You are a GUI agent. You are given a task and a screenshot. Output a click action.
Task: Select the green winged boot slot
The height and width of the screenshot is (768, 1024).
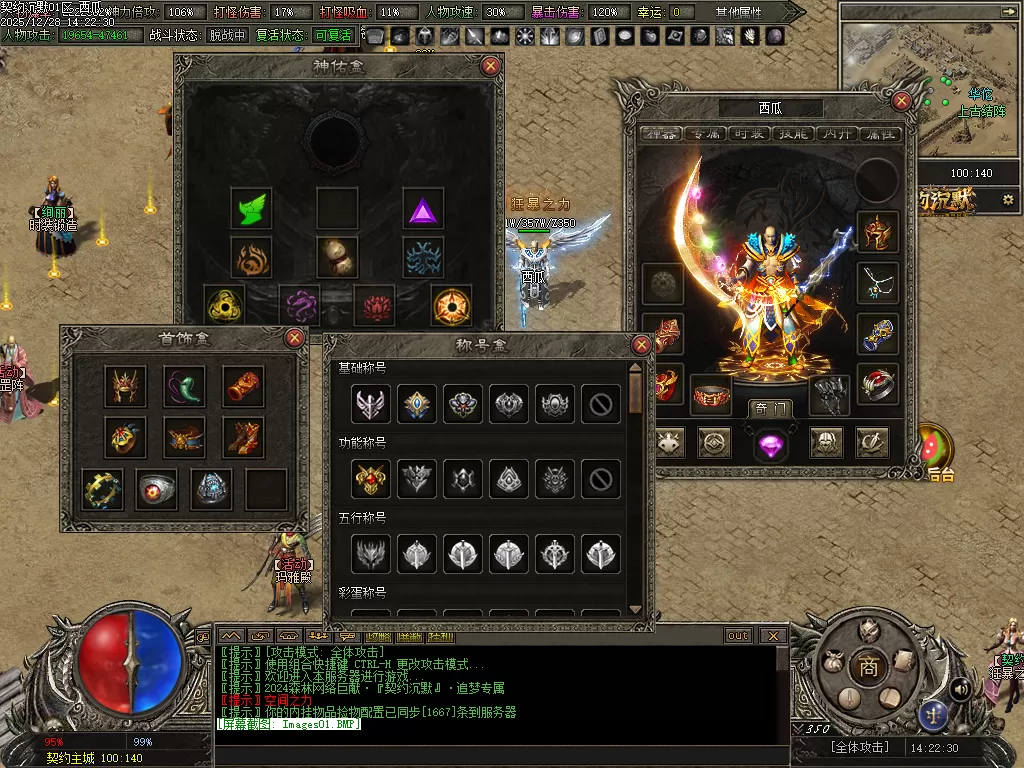tap(251, 208)
